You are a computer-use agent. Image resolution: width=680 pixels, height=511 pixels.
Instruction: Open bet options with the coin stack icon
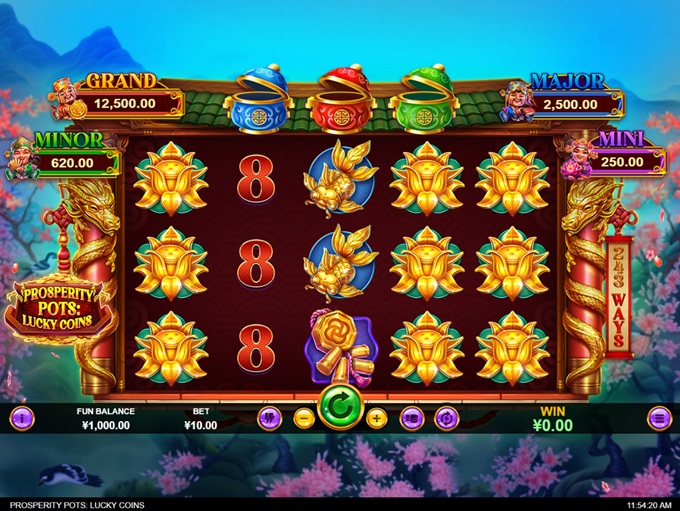[x=411, y=418]
